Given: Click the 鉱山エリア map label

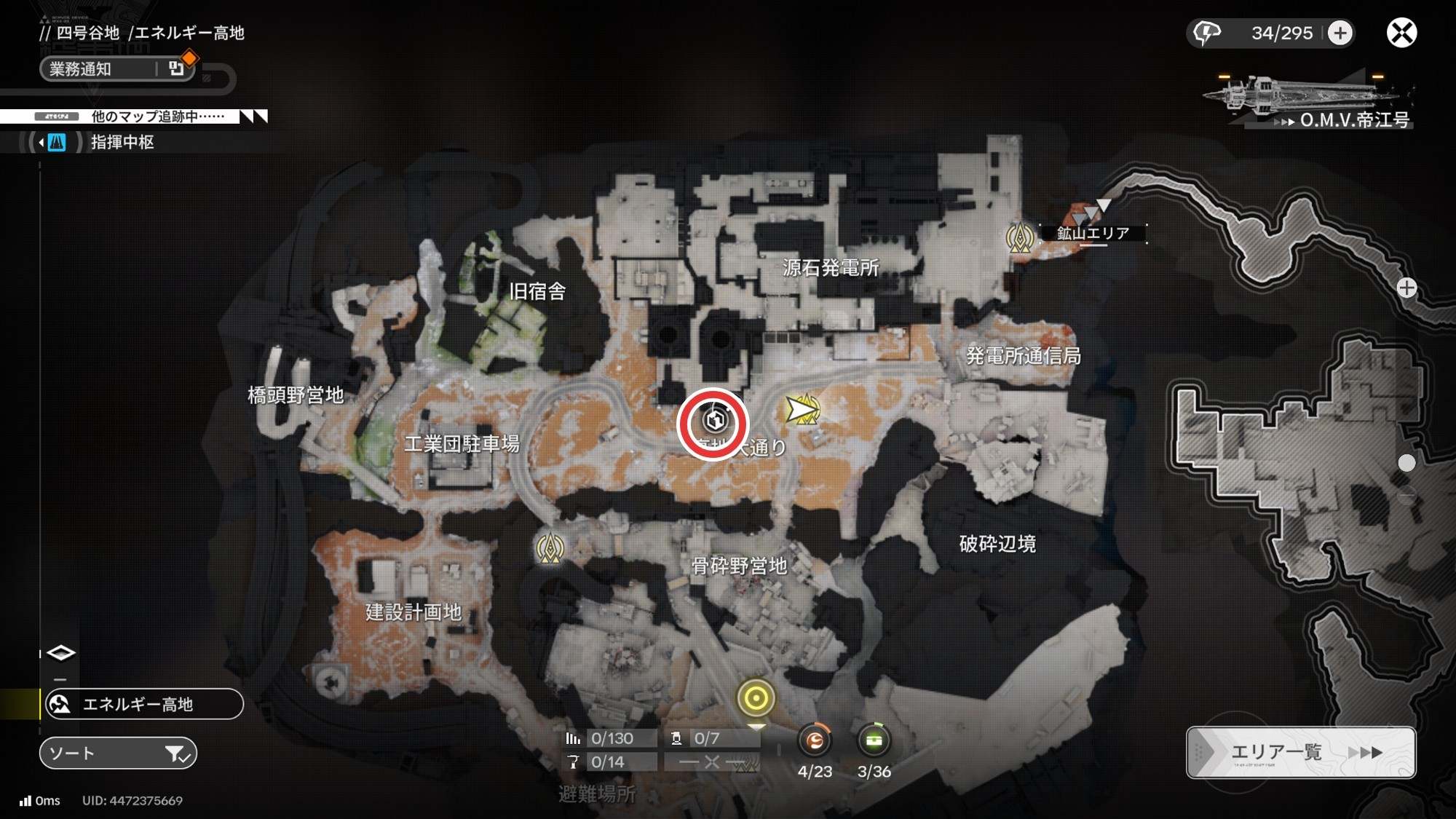Looking at the screenshot, I should pos(1093,233).
